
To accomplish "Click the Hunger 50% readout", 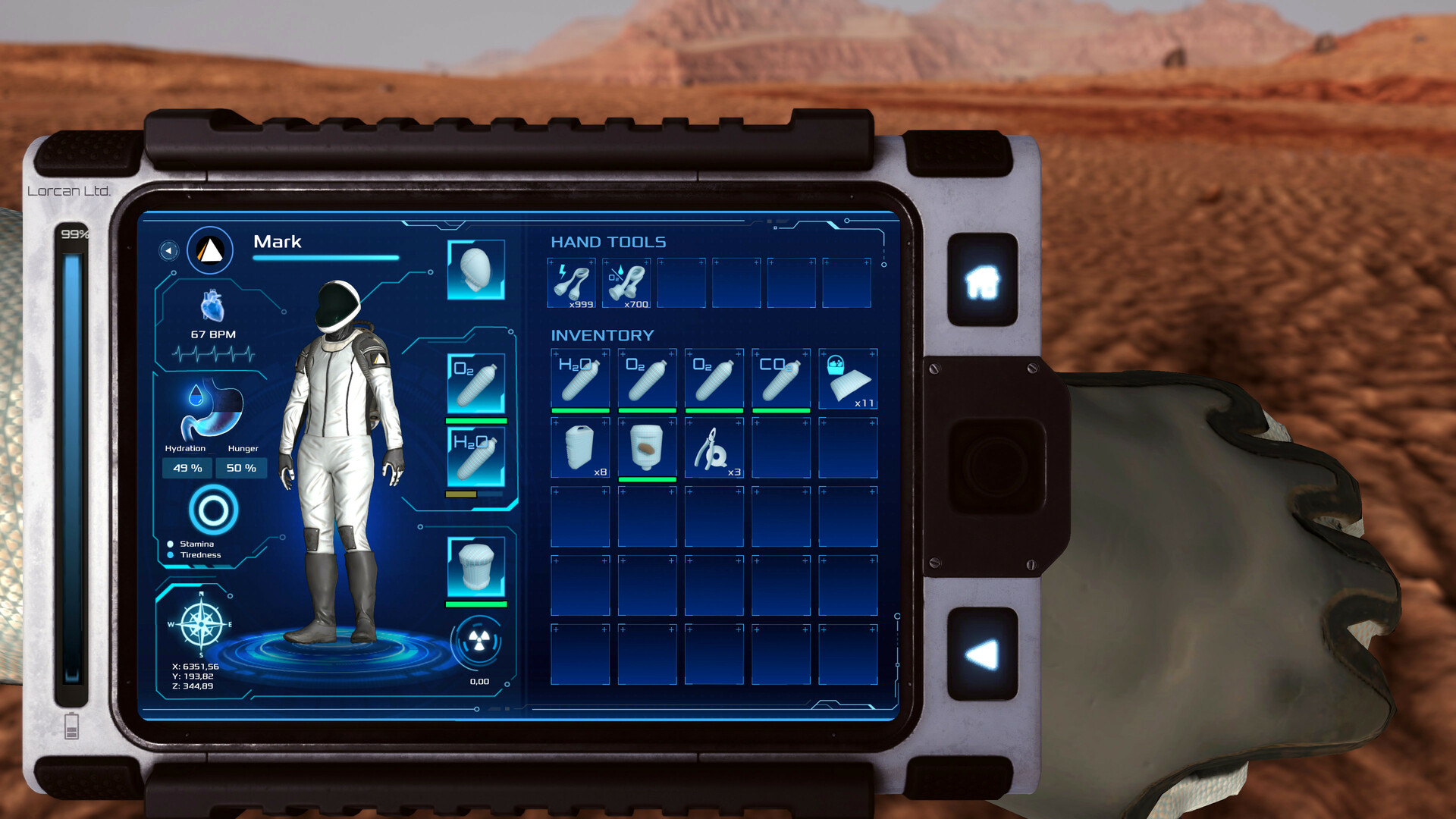I will pos(241,468).
